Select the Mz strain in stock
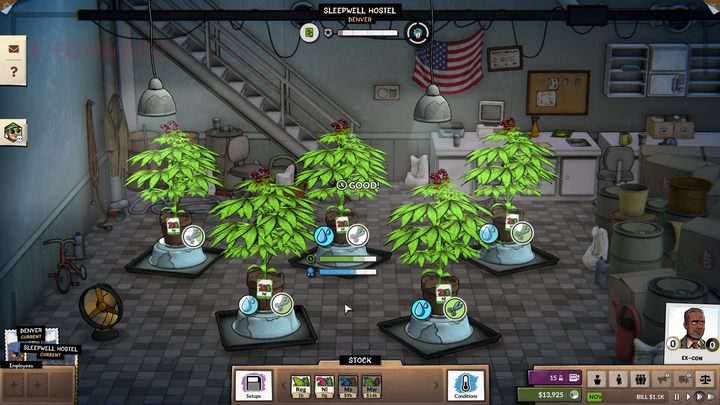The height and width of the screenshot is (405, 720). coord(347,383)
